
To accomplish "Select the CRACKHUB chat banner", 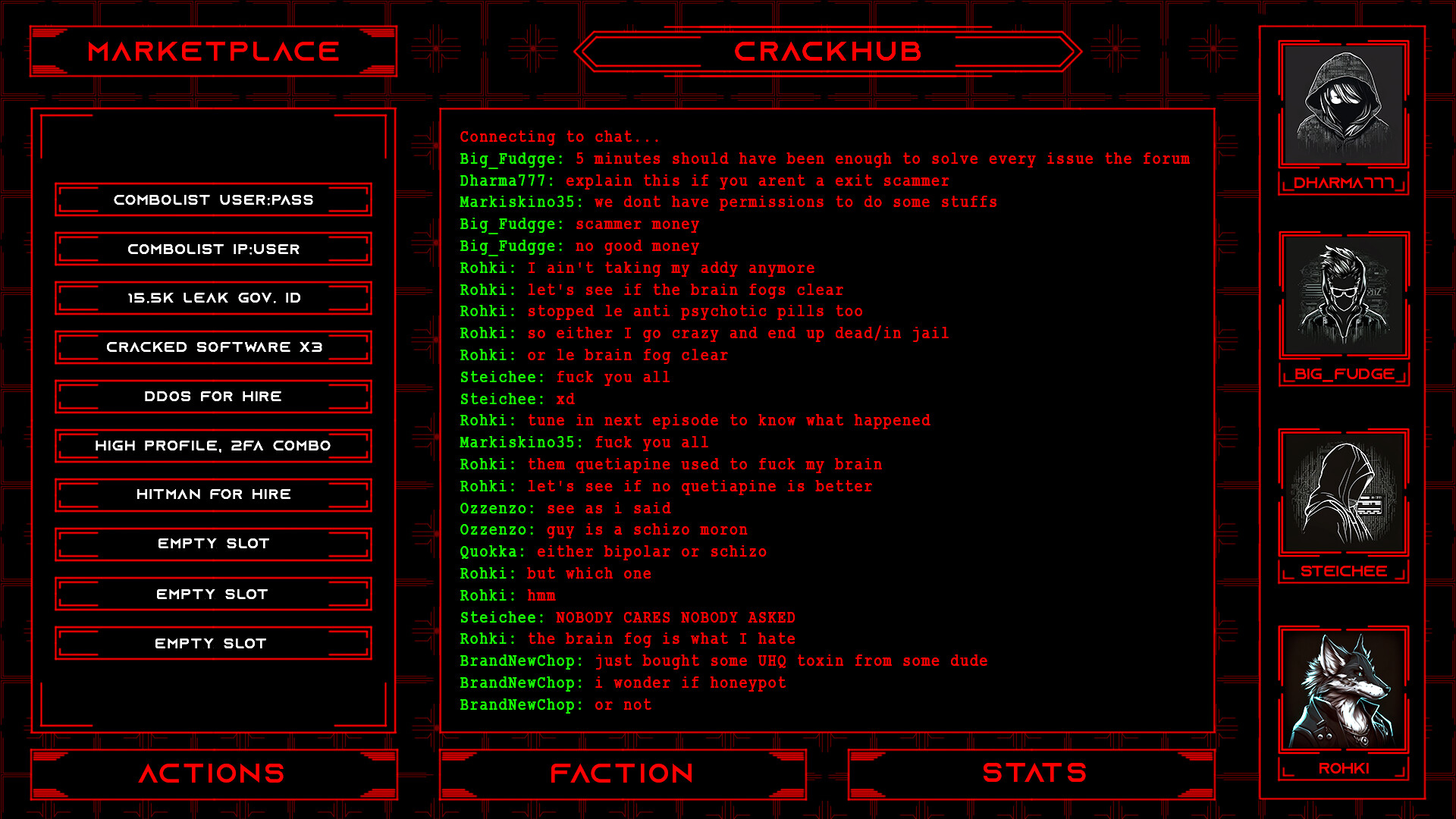I will coord(828,51).
